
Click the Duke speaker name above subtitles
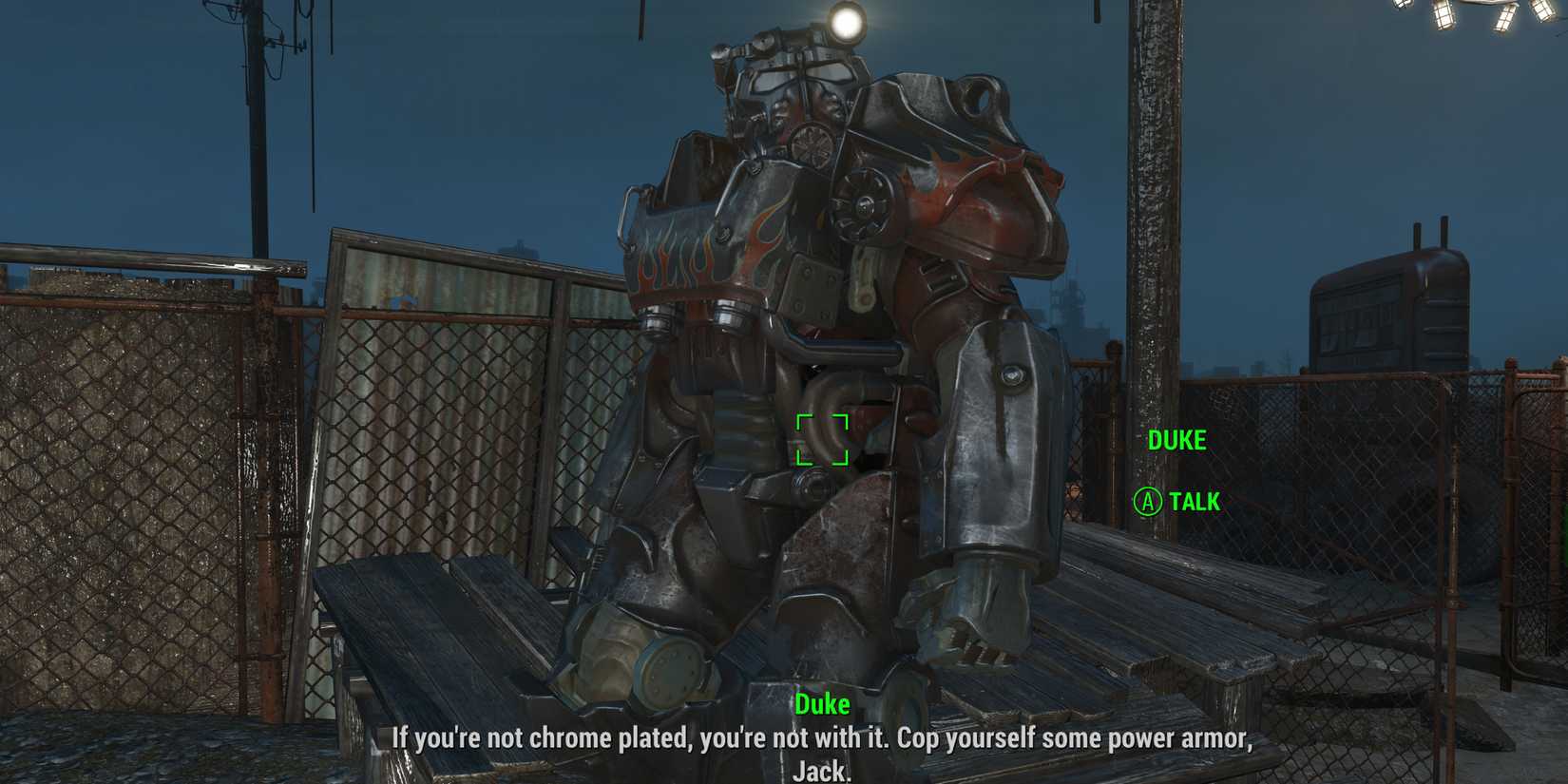pos(823,704)
